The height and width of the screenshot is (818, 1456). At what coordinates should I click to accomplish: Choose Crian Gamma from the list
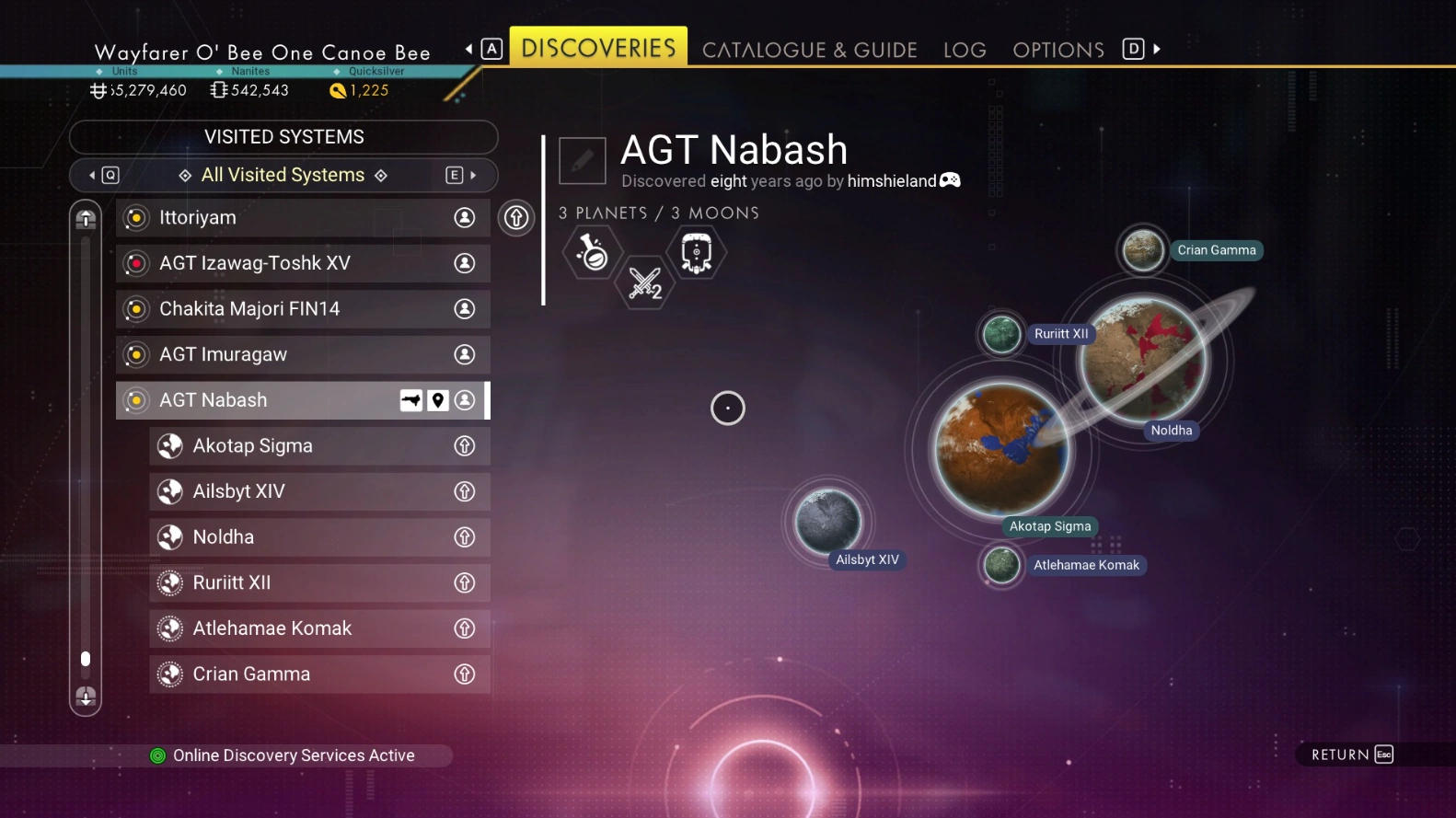point(318,674)
